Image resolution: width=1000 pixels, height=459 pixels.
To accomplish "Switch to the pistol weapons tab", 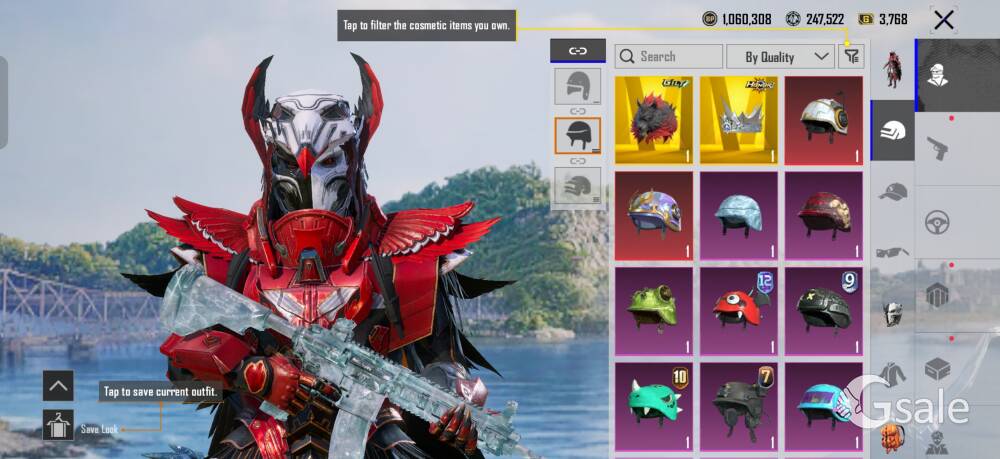I will (937, 149).
